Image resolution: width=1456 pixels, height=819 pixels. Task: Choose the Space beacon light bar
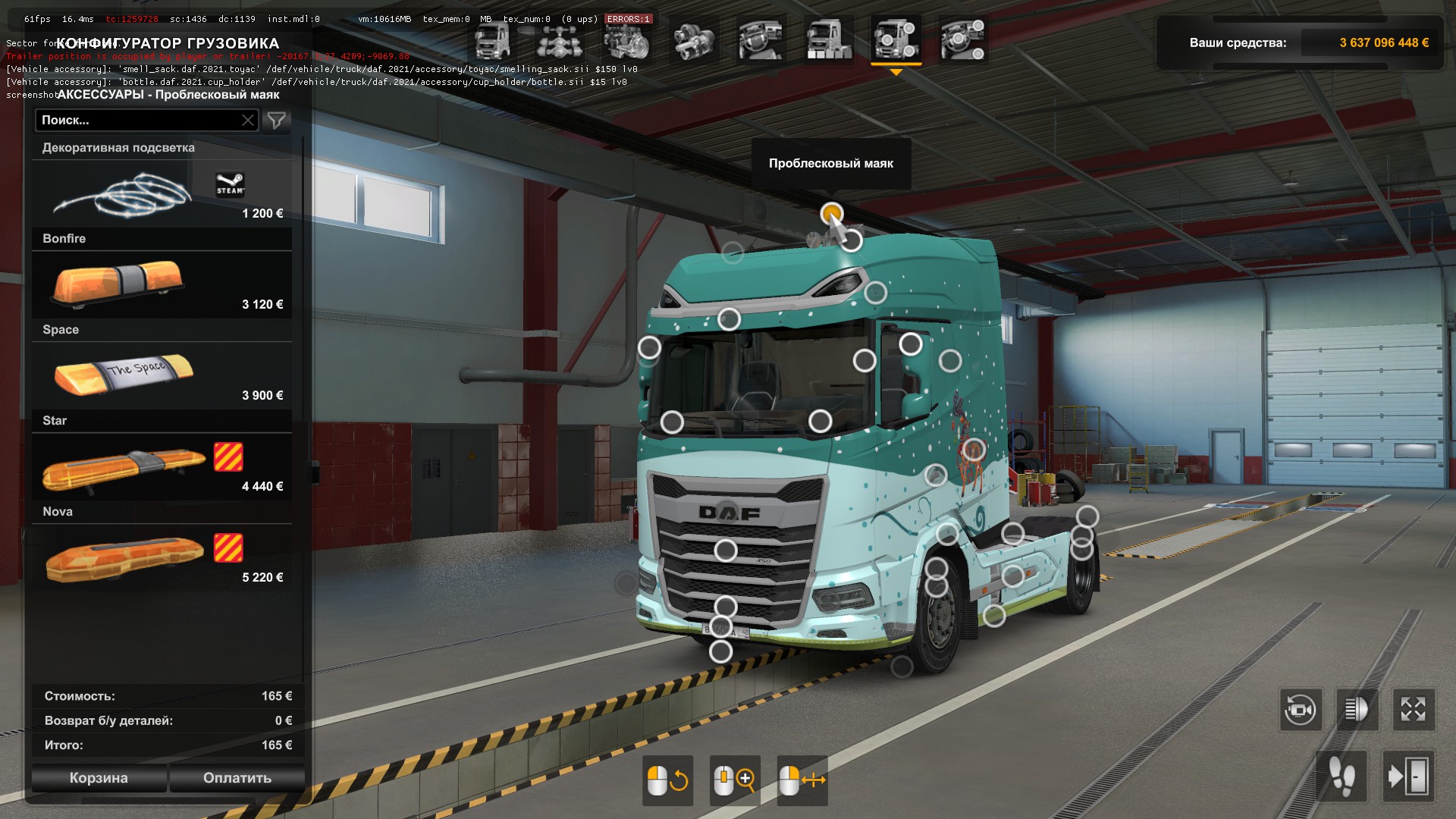pos(162,376)
